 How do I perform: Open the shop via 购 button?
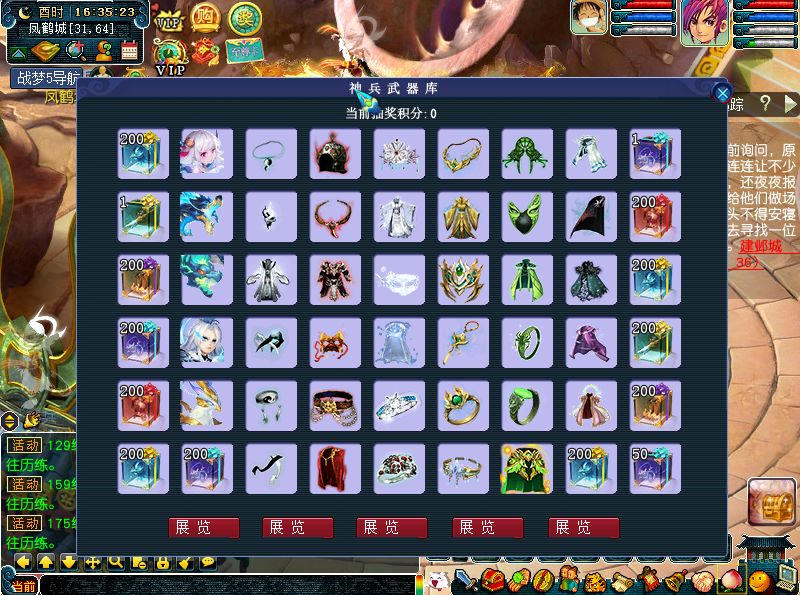click(x=206, y=18)
